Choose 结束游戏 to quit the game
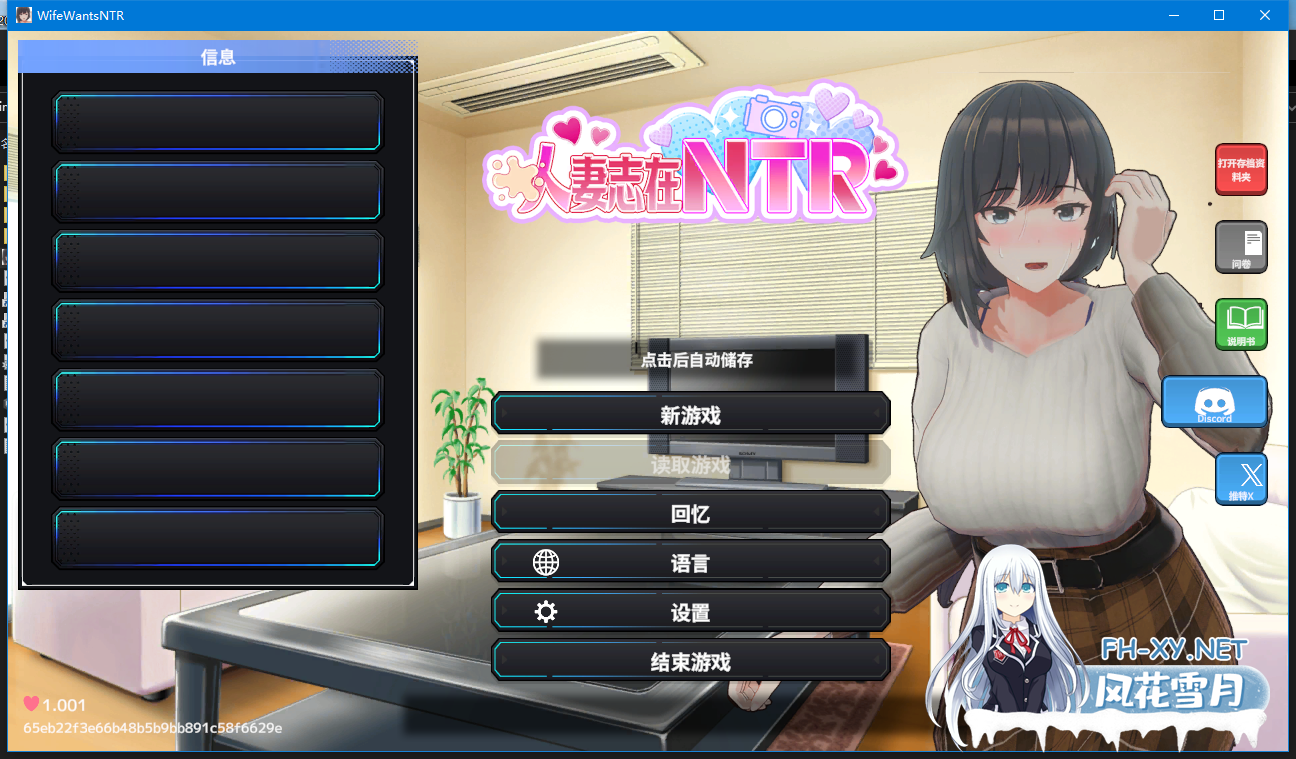Viewport: 1296px width, 759px height. tap(690, 661)
